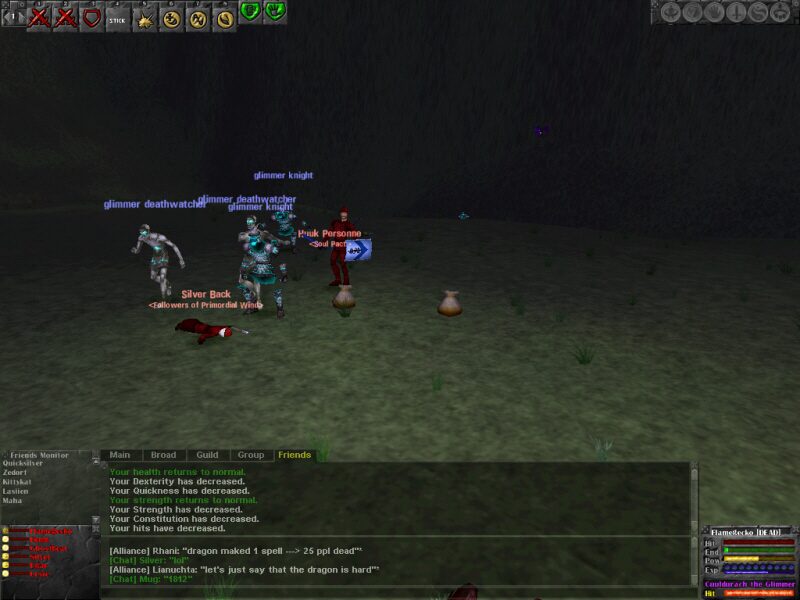Select Quicksilver in the Friends Monitor
Viewport: 800px width, 600px height.
click(22, 463)
